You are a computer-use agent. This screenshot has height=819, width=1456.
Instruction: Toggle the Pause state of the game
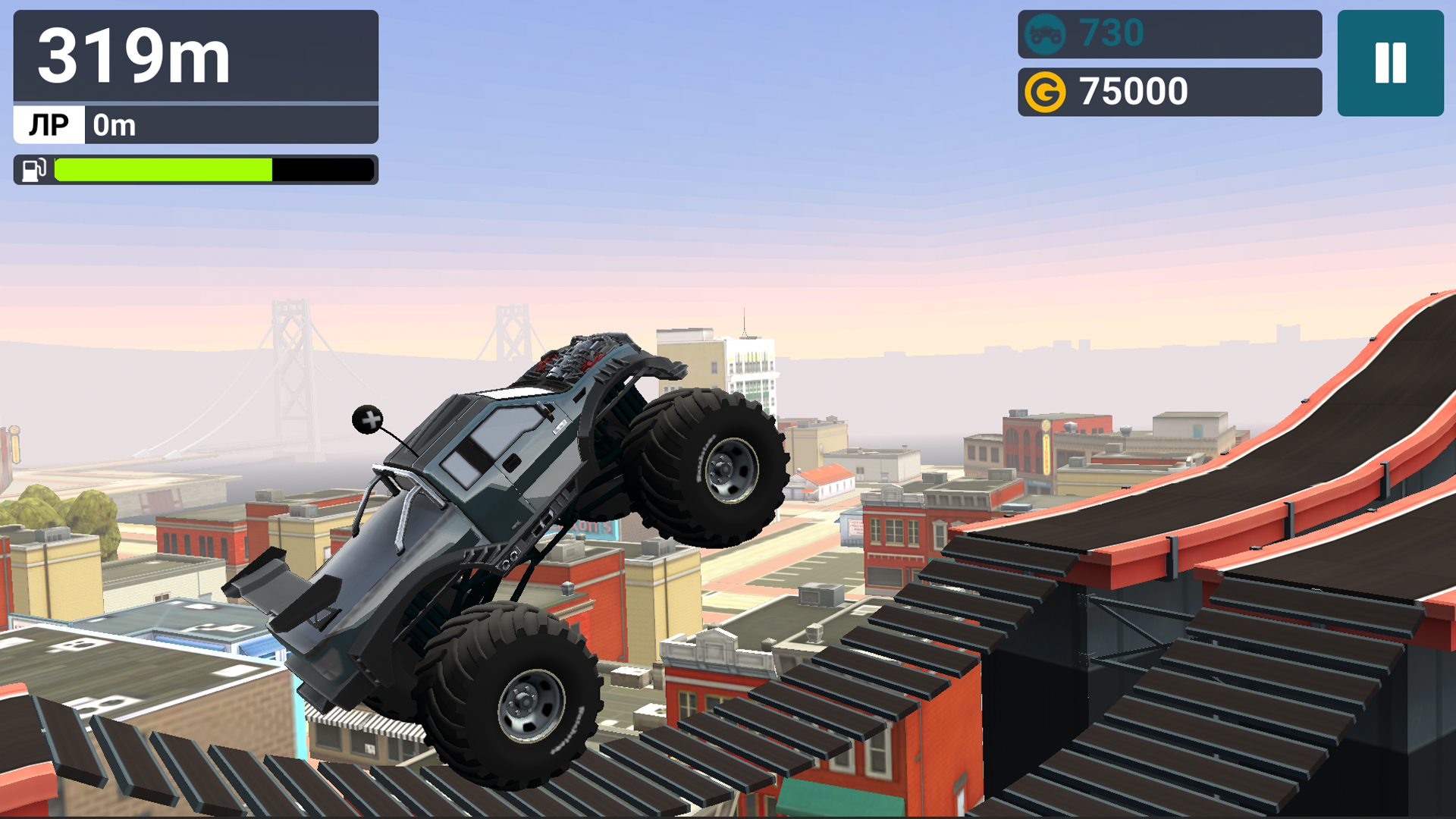coord(1389,64)
